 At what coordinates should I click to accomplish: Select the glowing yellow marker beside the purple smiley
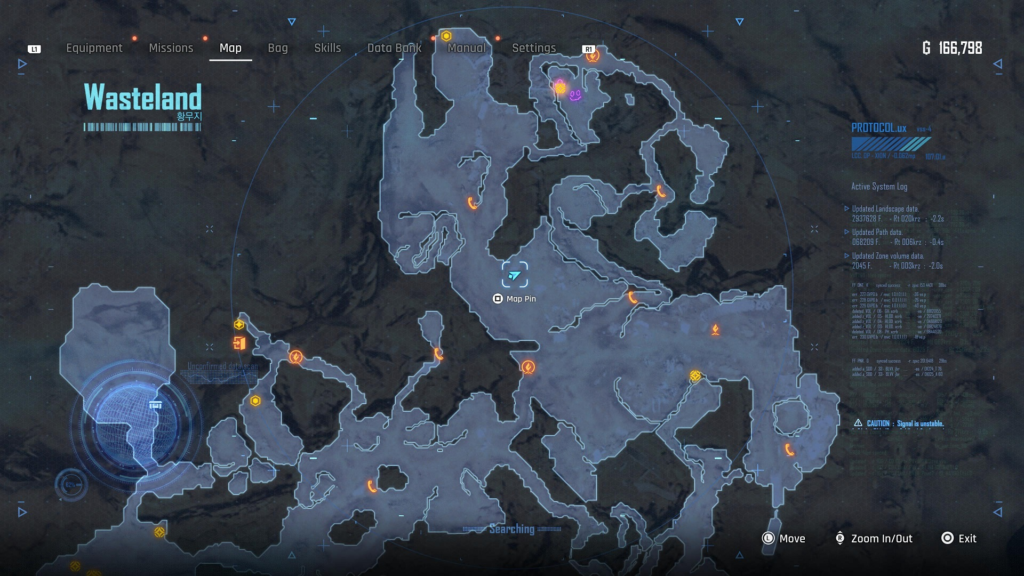point(561,89)
